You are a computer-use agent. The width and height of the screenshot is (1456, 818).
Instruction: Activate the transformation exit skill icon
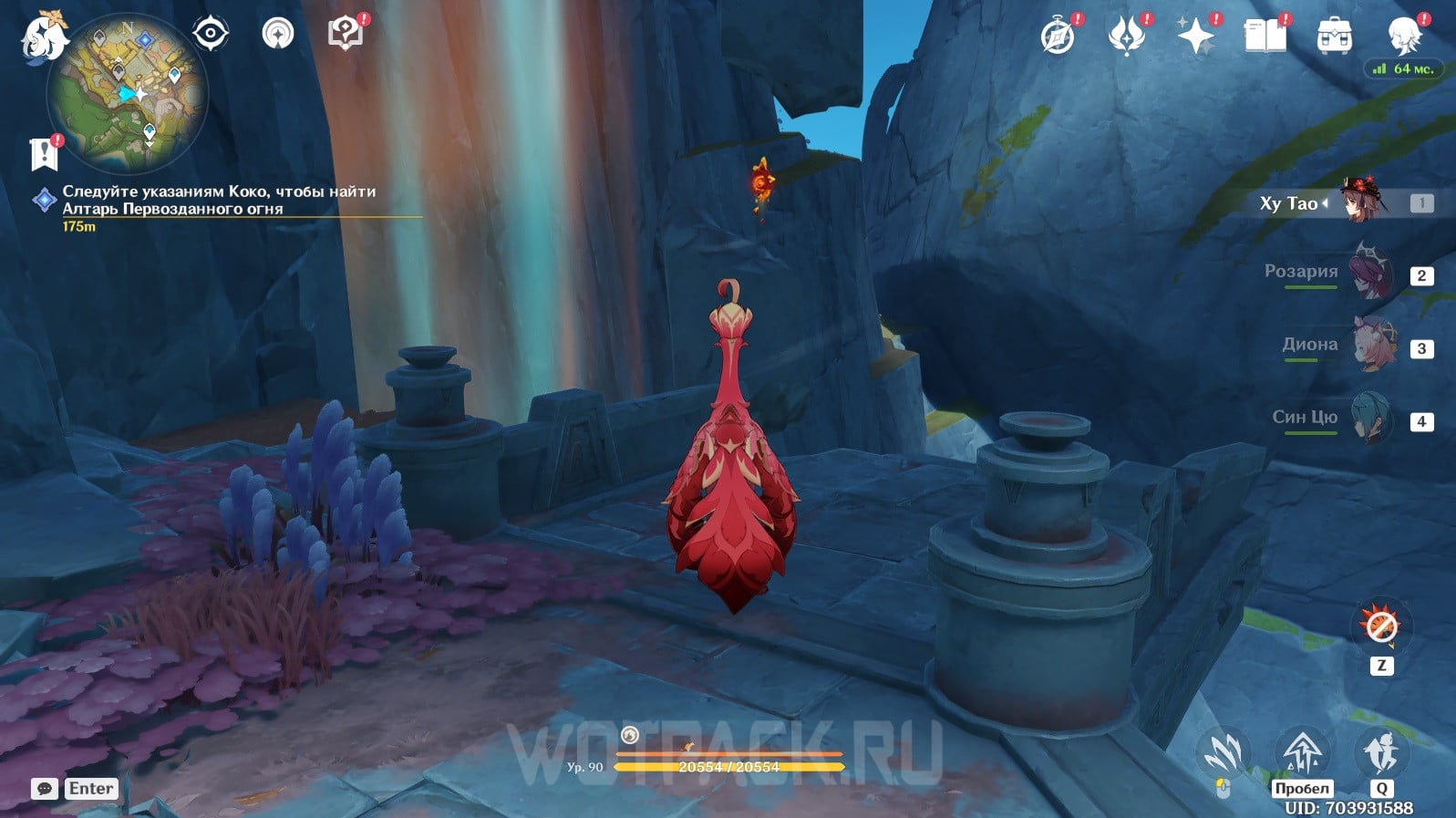[x=1381, y=626]
